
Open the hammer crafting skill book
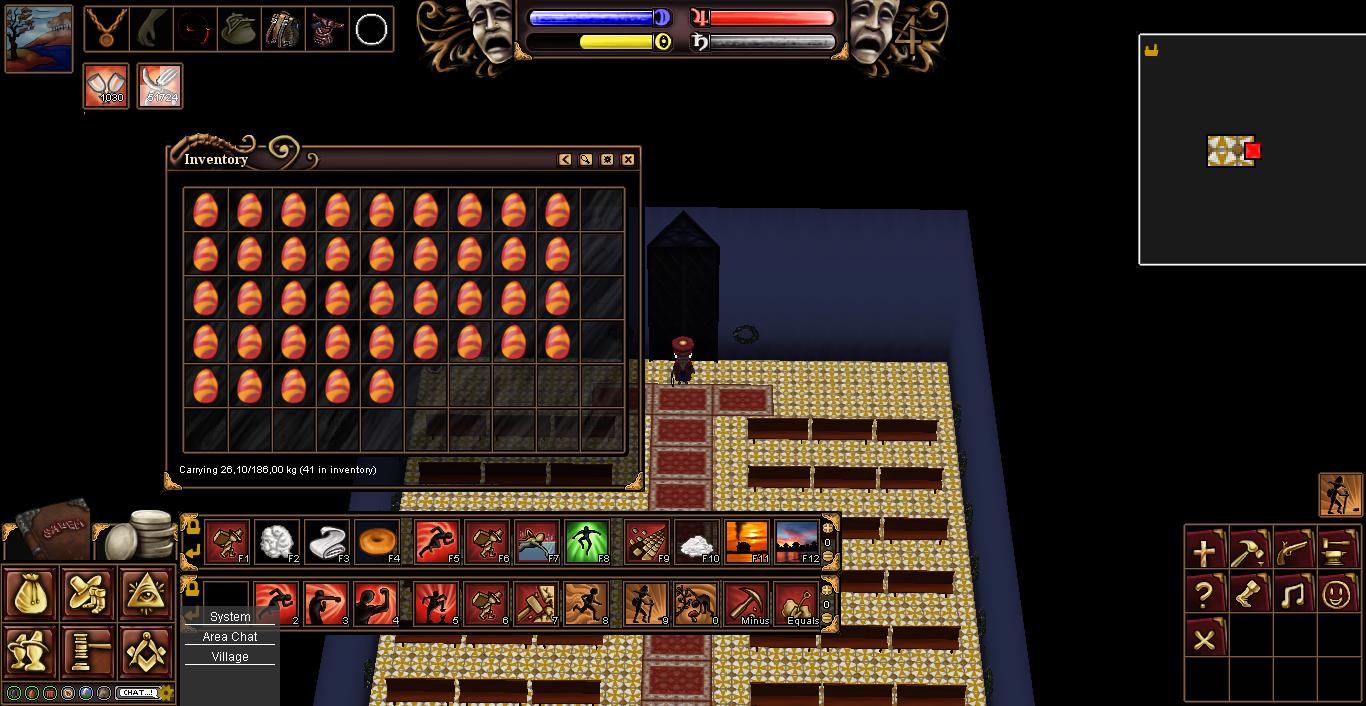point(1249,551)
